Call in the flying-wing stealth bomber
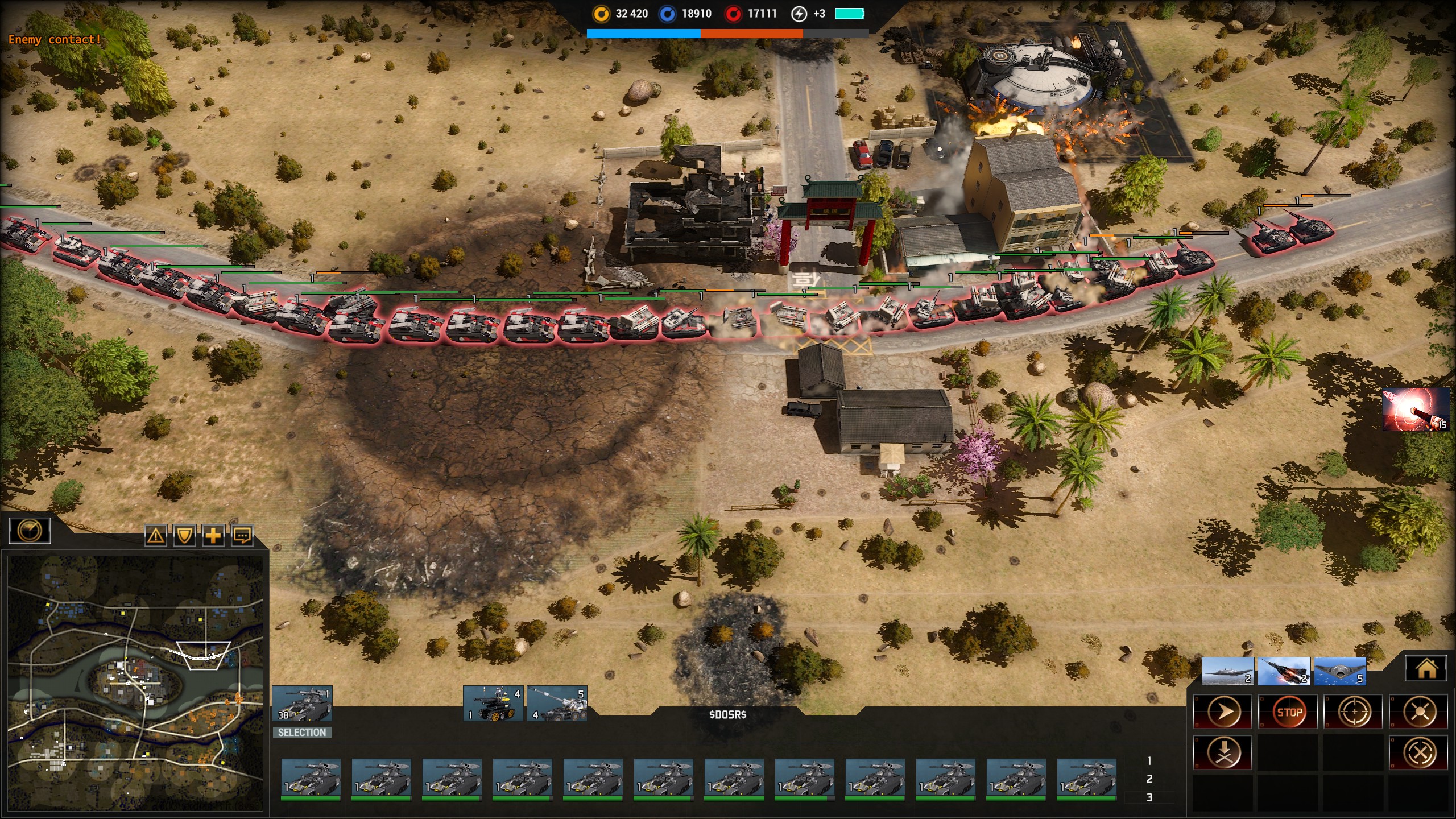This screenshot has height=819, width=1456. [x=1340, y=672]
